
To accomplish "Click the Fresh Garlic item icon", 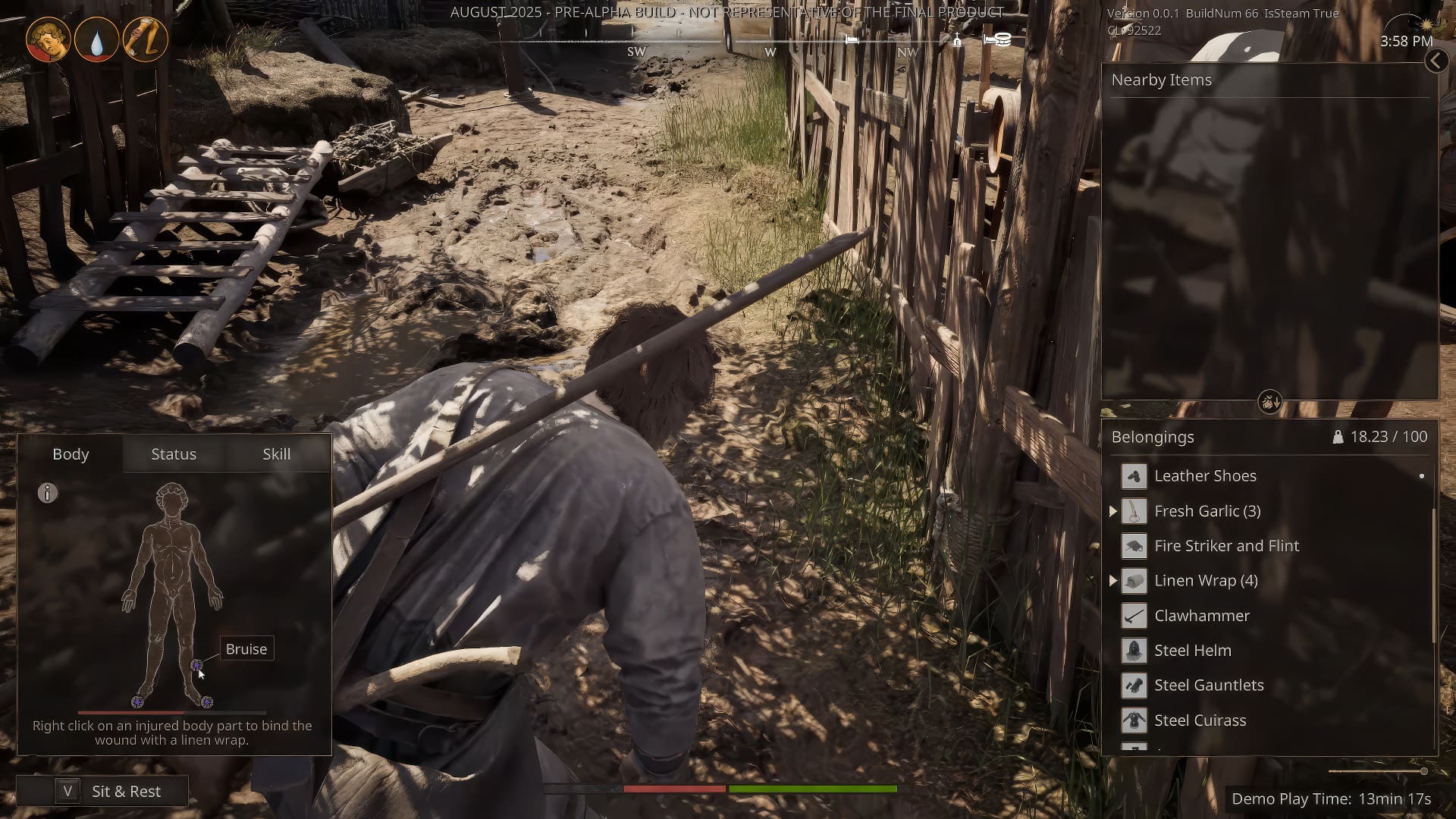I will point(1134,510).
